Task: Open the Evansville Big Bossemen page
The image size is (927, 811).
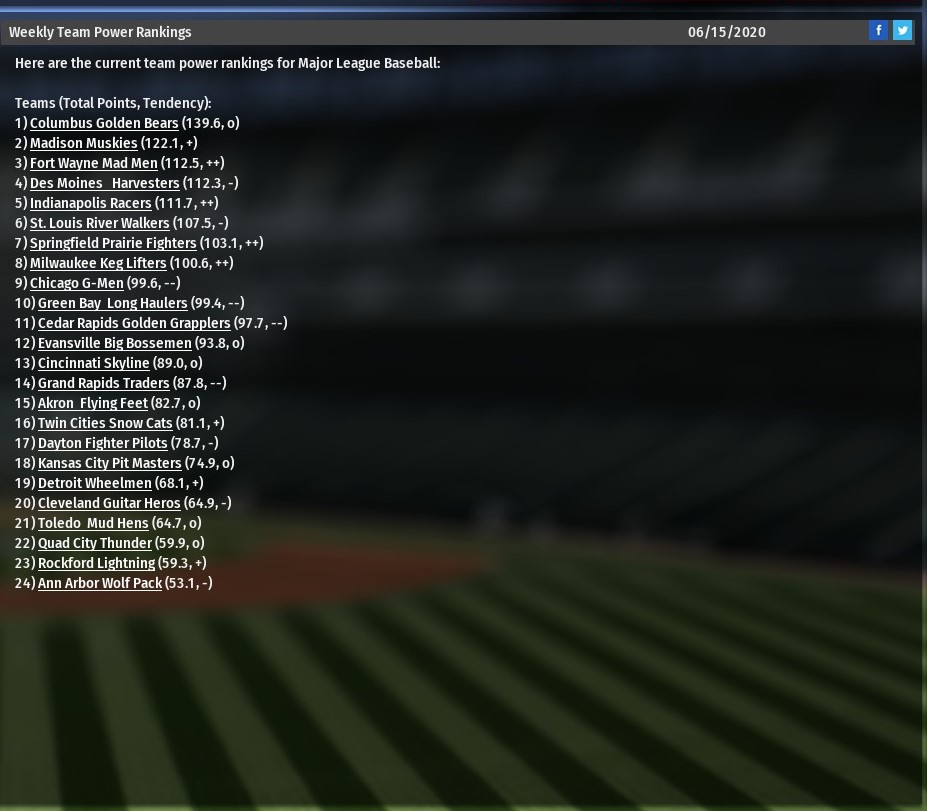Action: click(114, 343)
